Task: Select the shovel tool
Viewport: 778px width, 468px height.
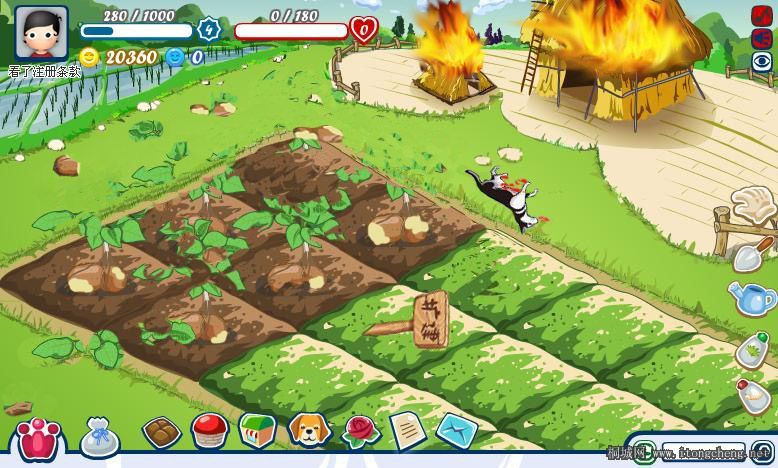Action: tap(753, 254)
